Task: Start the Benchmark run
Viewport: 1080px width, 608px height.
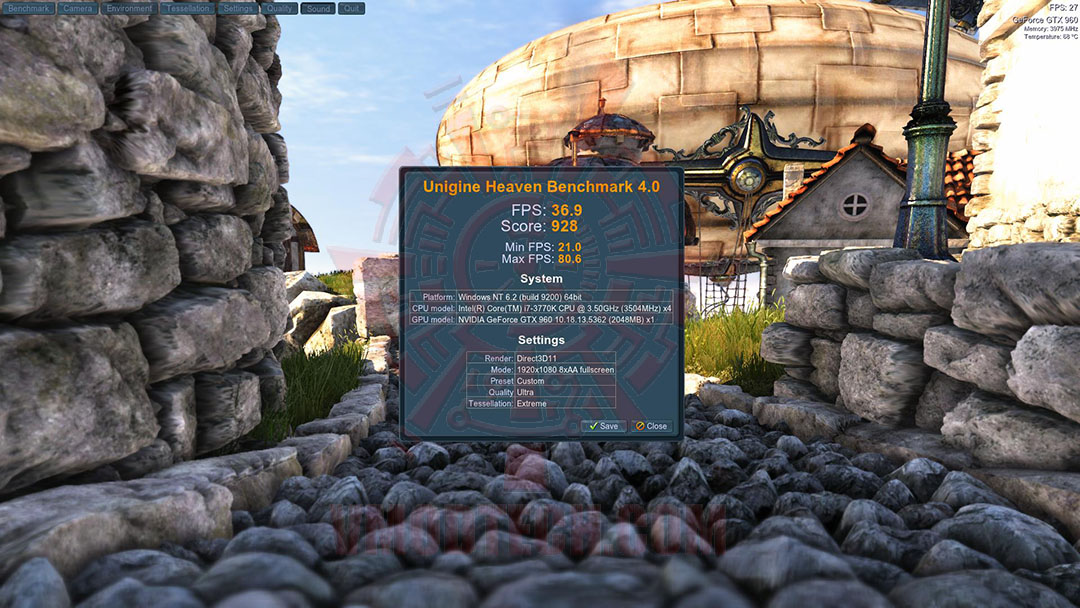Action: coord(28,8)
